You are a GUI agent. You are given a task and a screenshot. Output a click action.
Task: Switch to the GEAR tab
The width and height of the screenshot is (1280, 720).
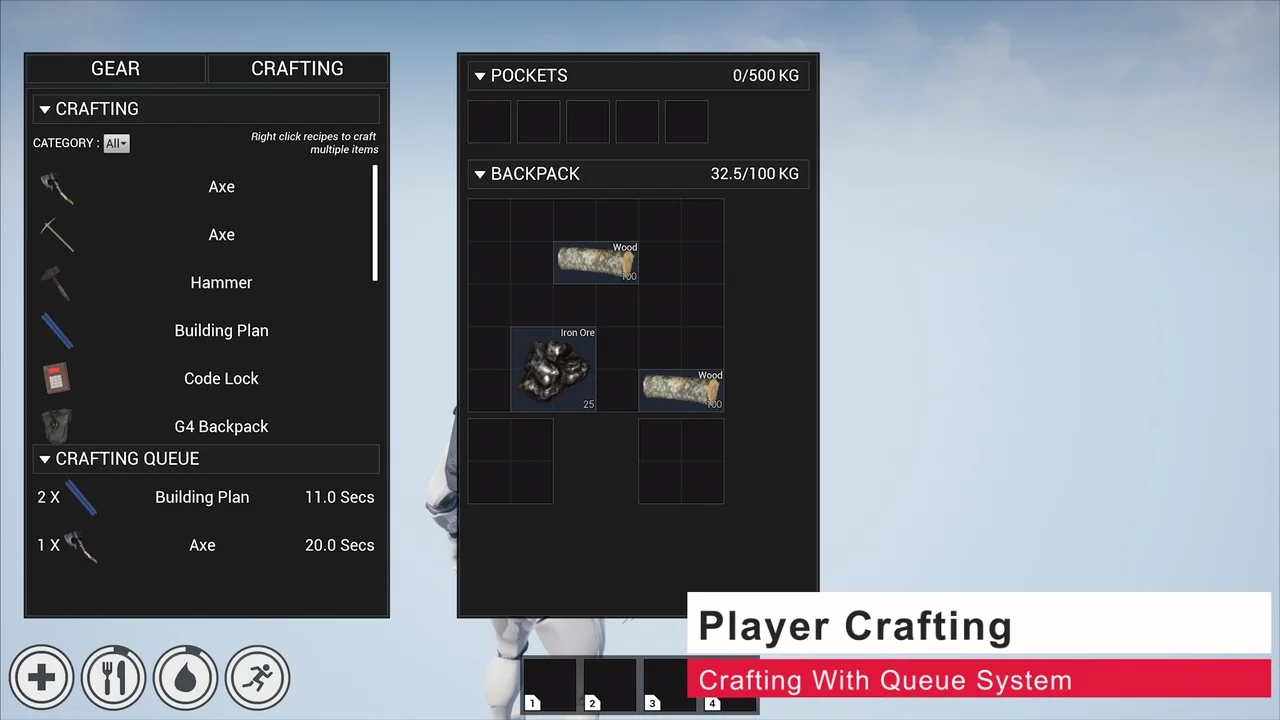tap(115, 68)
